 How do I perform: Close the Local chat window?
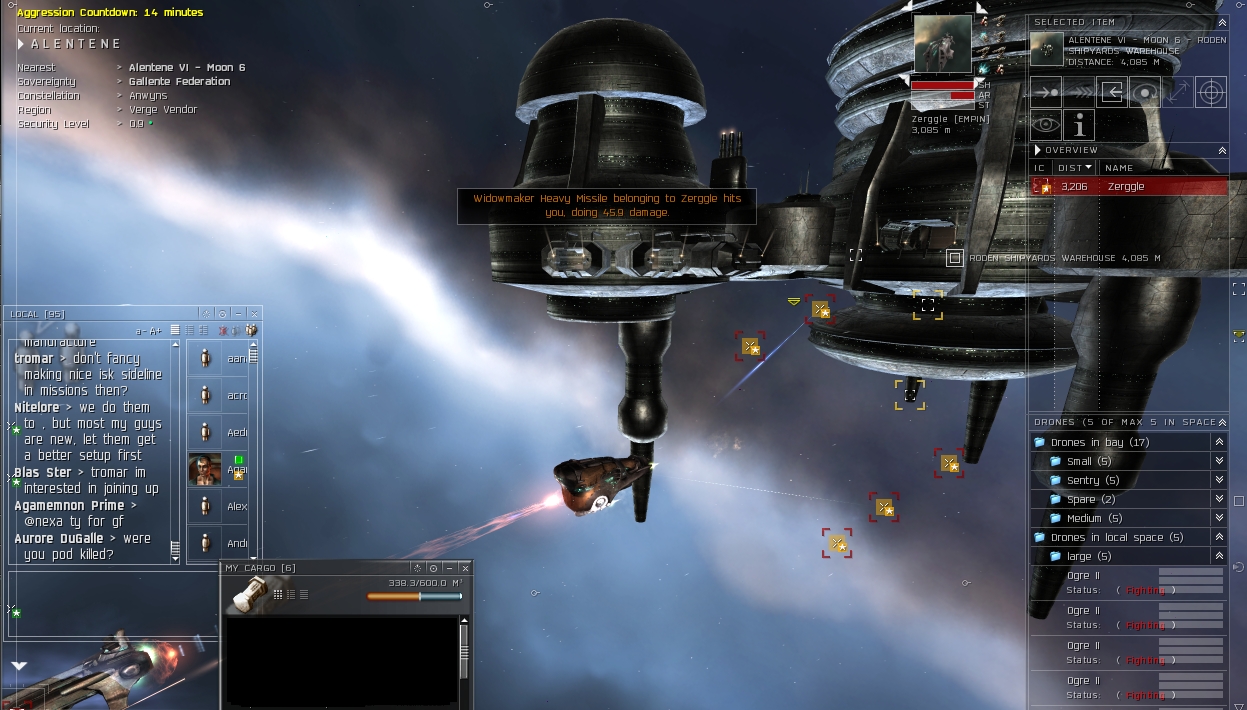click(254, 314)
